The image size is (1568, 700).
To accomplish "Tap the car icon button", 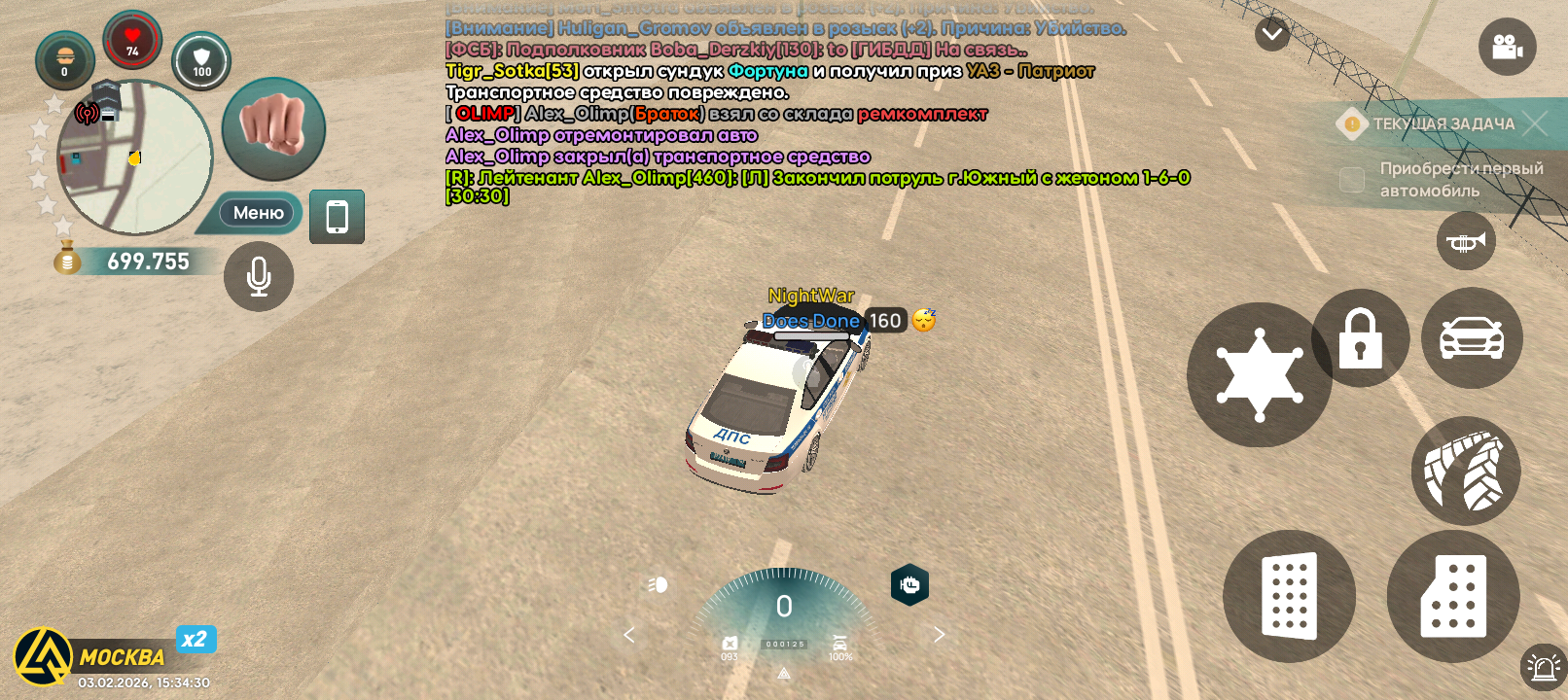I will click(x=1472, y=338).
